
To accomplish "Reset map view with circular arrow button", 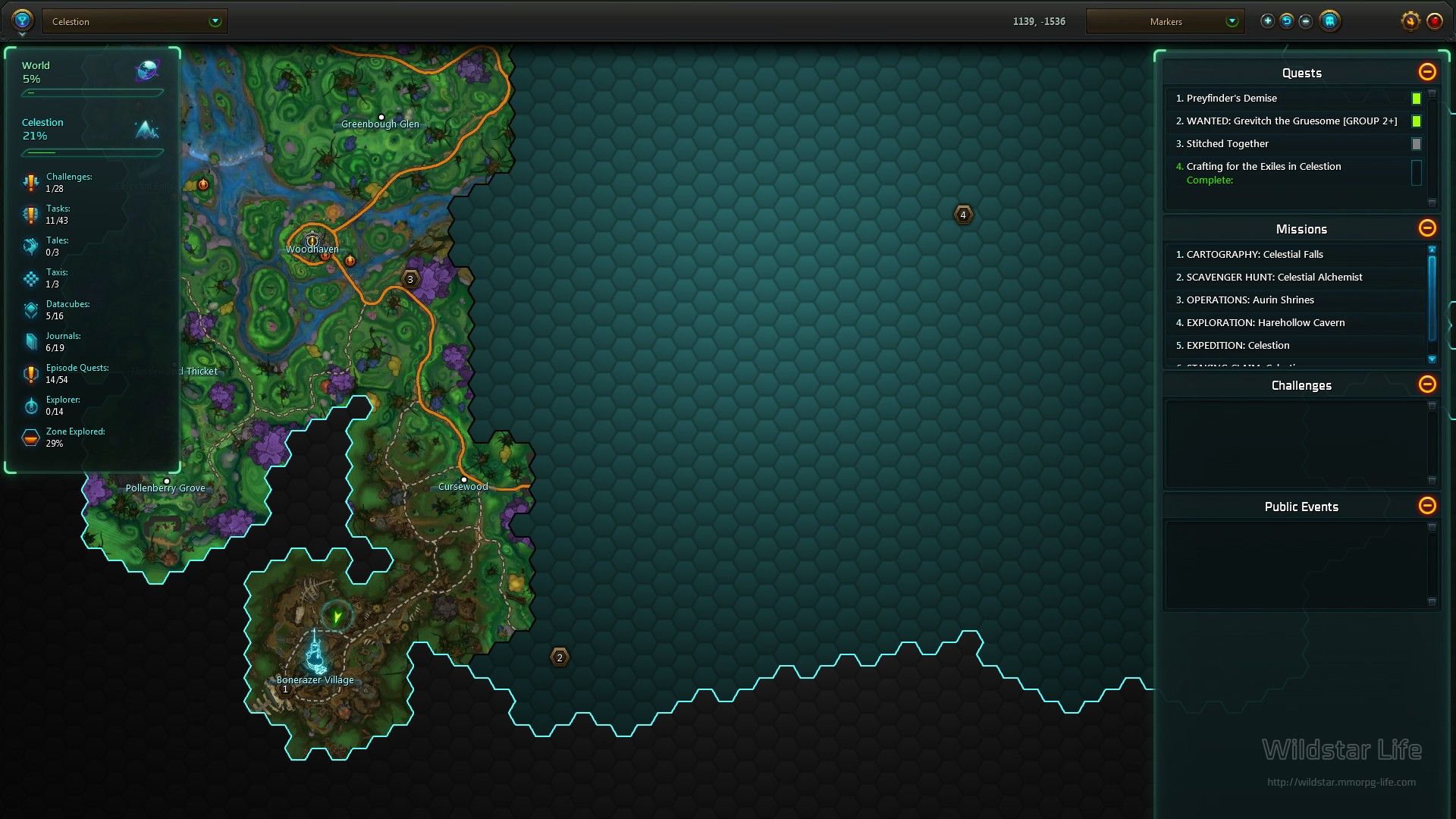I will (1286, 21).
